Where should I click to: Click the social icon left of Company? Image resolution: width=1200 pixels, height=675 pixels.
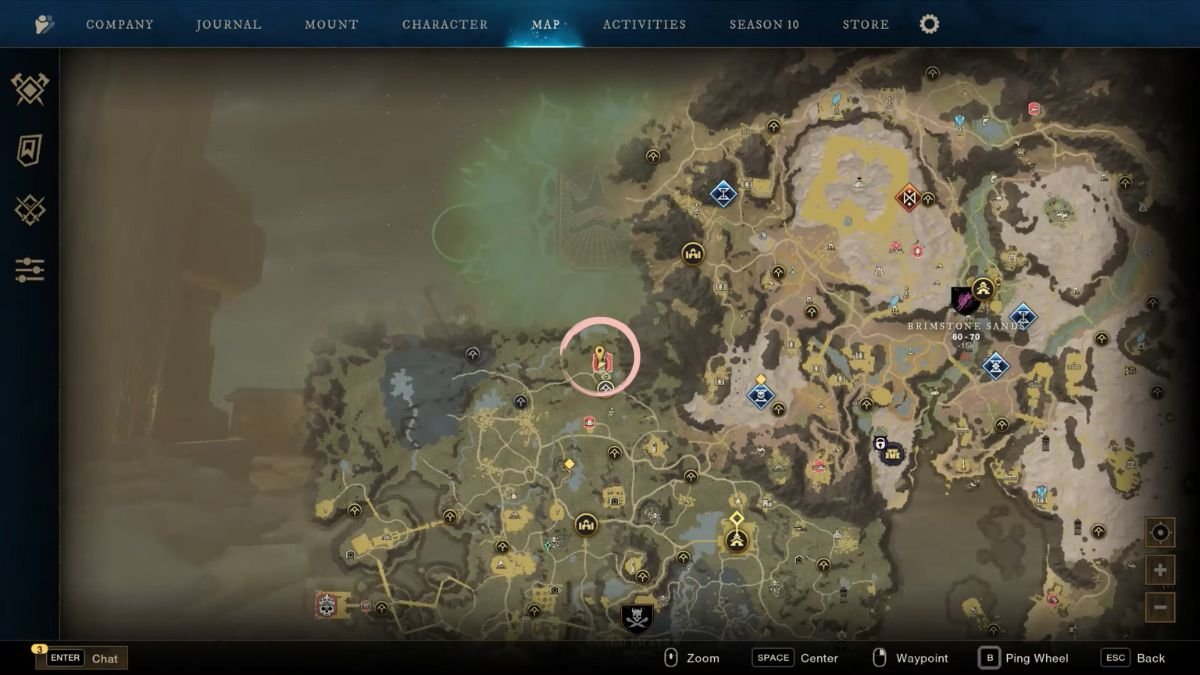44,25
